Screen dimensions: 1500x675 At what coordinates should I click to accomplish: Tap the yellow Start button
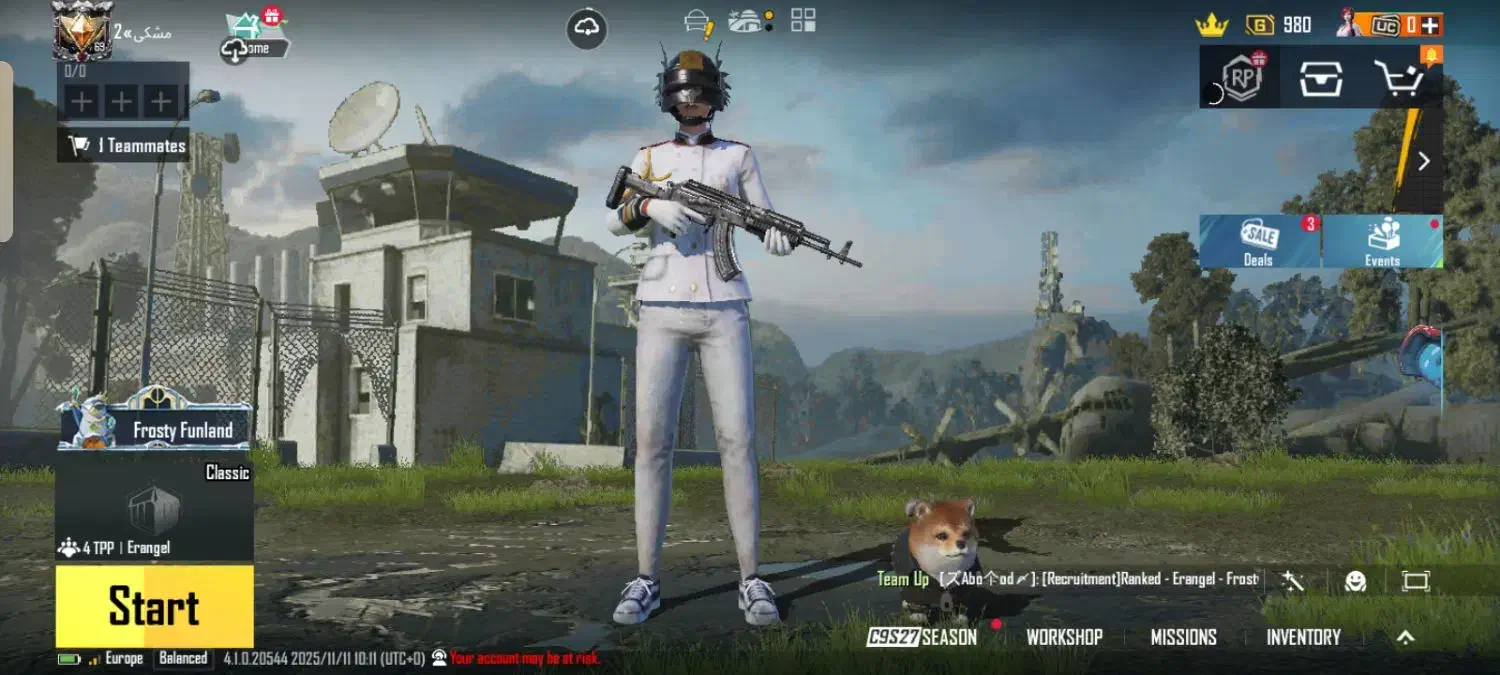pos(154,606)
